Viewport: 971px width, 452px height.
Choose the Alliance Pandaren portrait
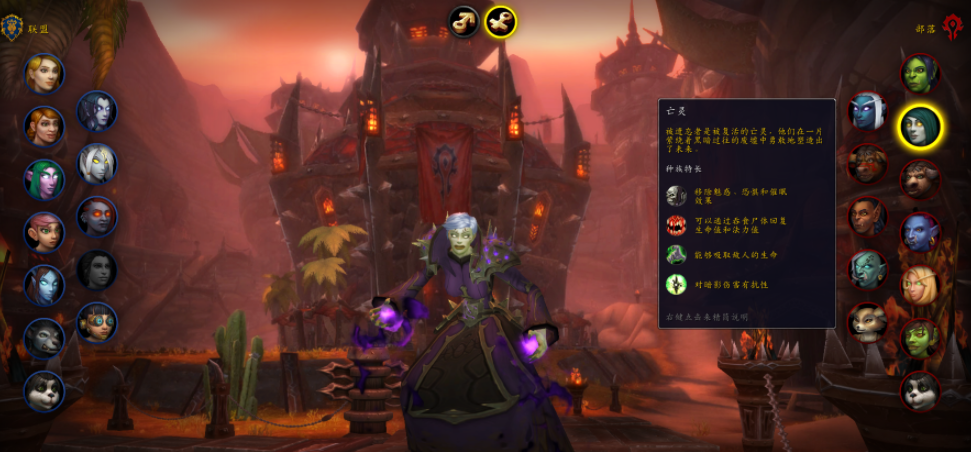[x=44, y=391]
